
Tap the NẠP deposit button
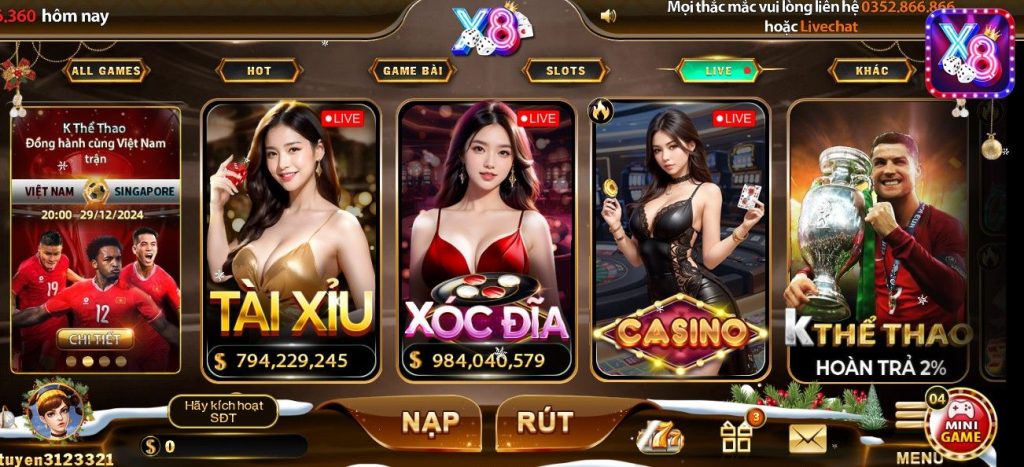coord(431,422)
